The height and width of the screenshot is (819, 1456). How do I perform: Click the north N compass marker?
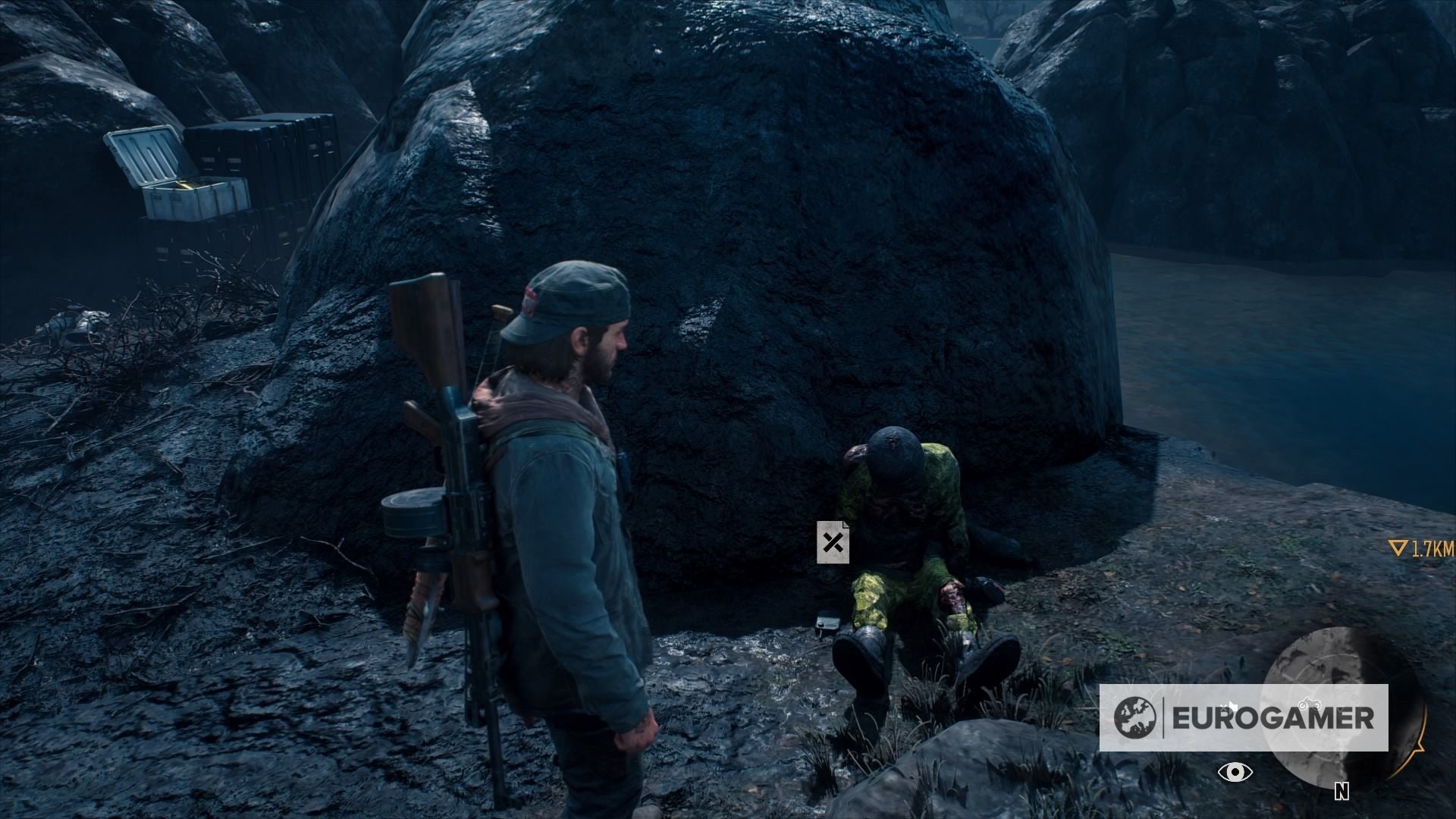(1341, 792)
